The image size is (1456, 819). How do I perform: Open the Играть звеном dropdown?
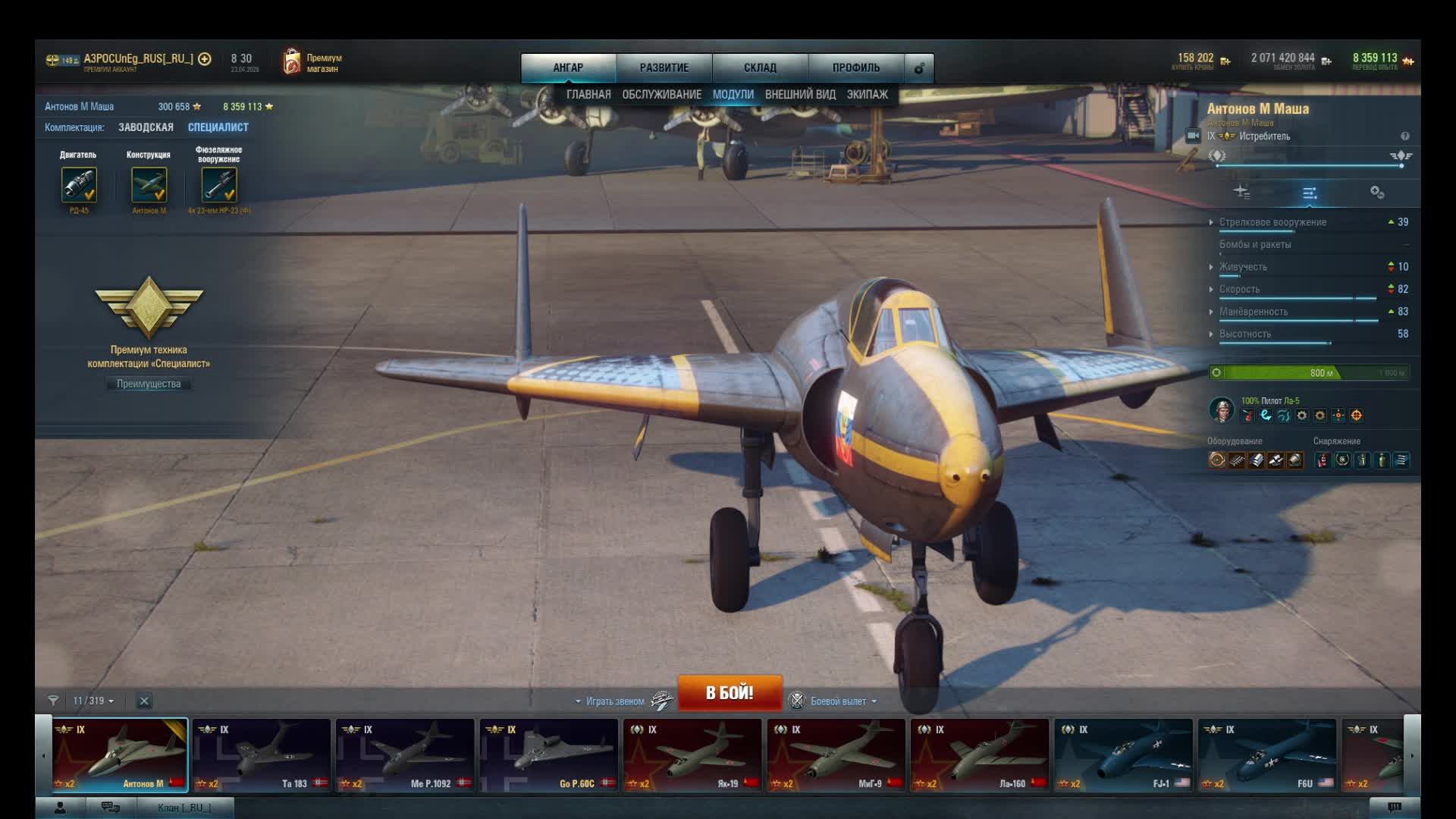click(x=613, y=701)
